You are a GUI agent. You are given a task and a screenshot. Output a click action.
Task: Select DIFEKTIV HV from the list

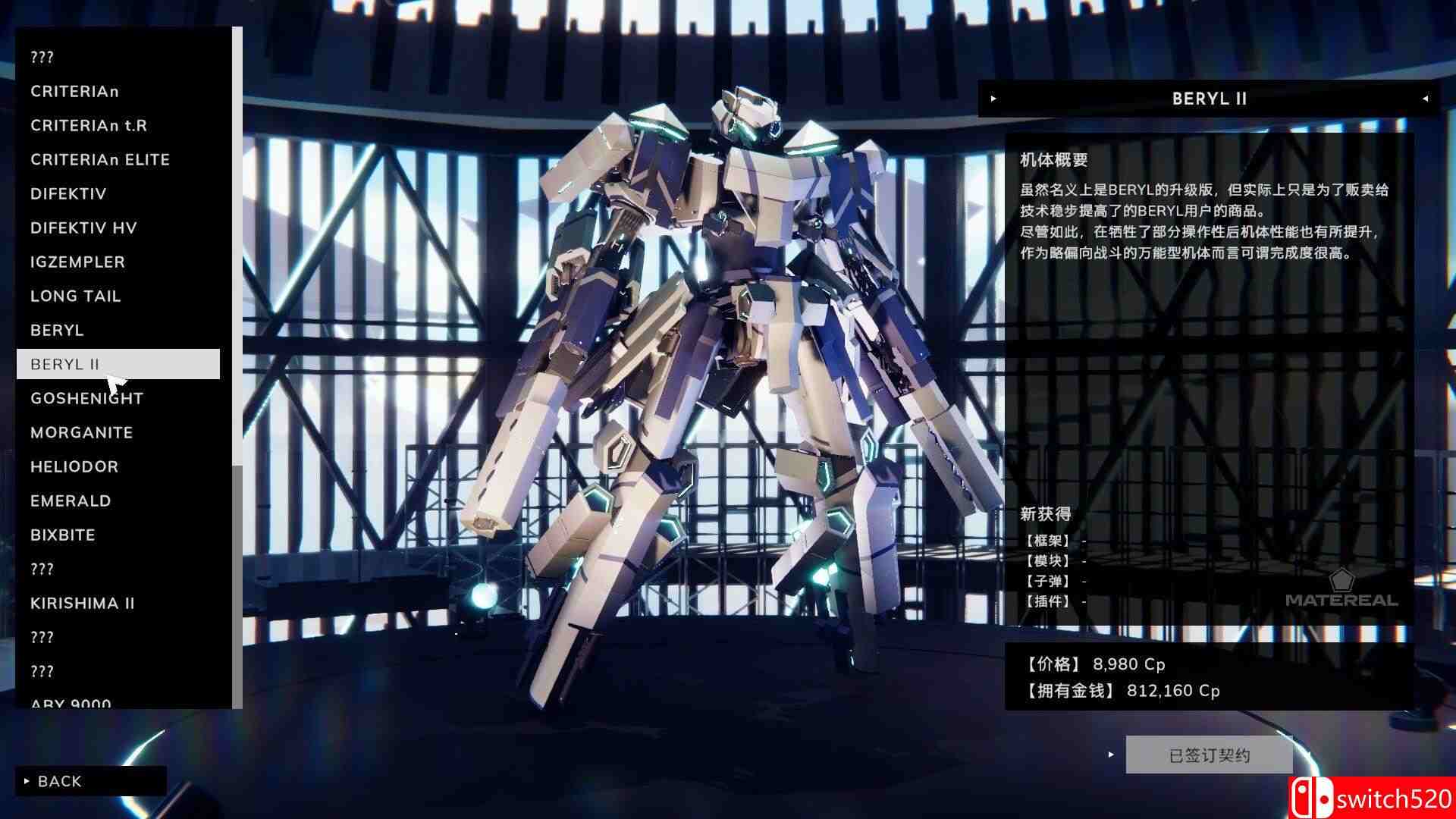click(83, 227)
